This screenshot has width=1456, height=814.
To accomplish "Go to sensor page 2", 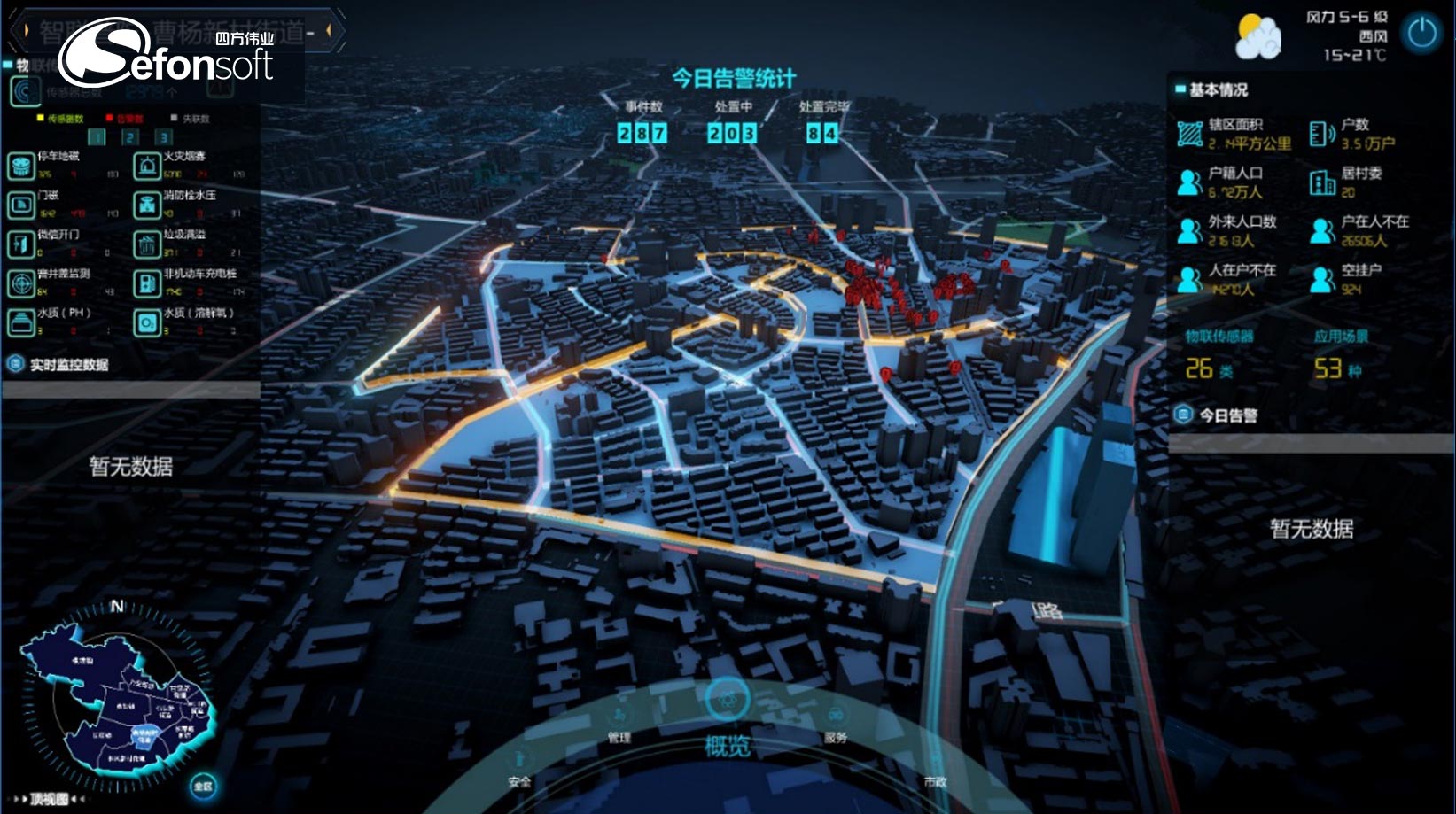I will tap(130, 137).
